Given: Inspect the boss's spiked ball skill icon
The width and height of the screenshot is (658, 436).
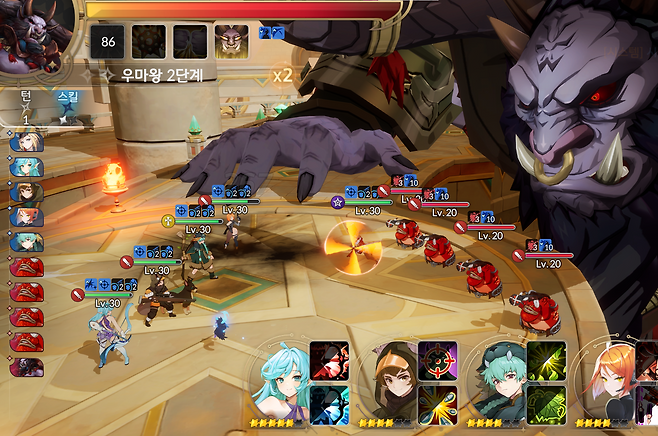Looking at the screenshot, I should 148,40.
